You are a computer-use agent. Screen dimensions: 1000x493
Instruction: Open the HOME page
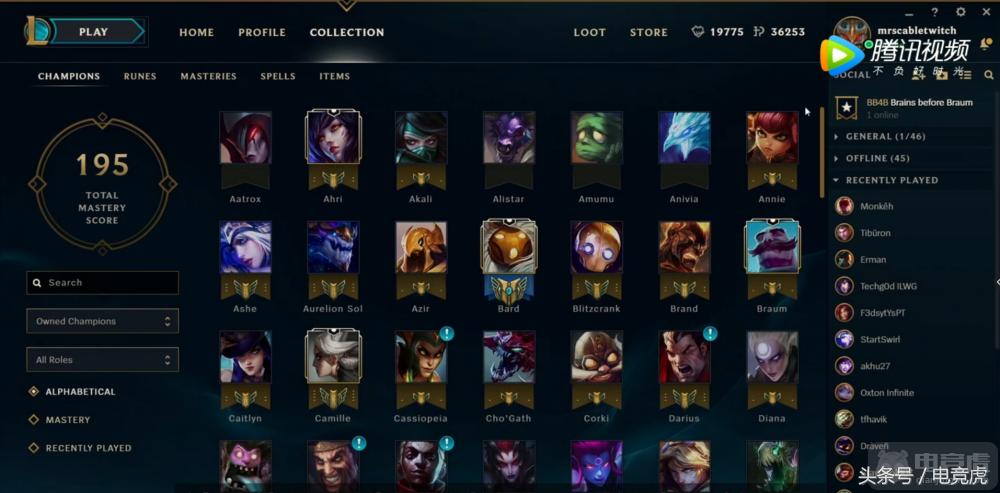click(x=196, y=32)
